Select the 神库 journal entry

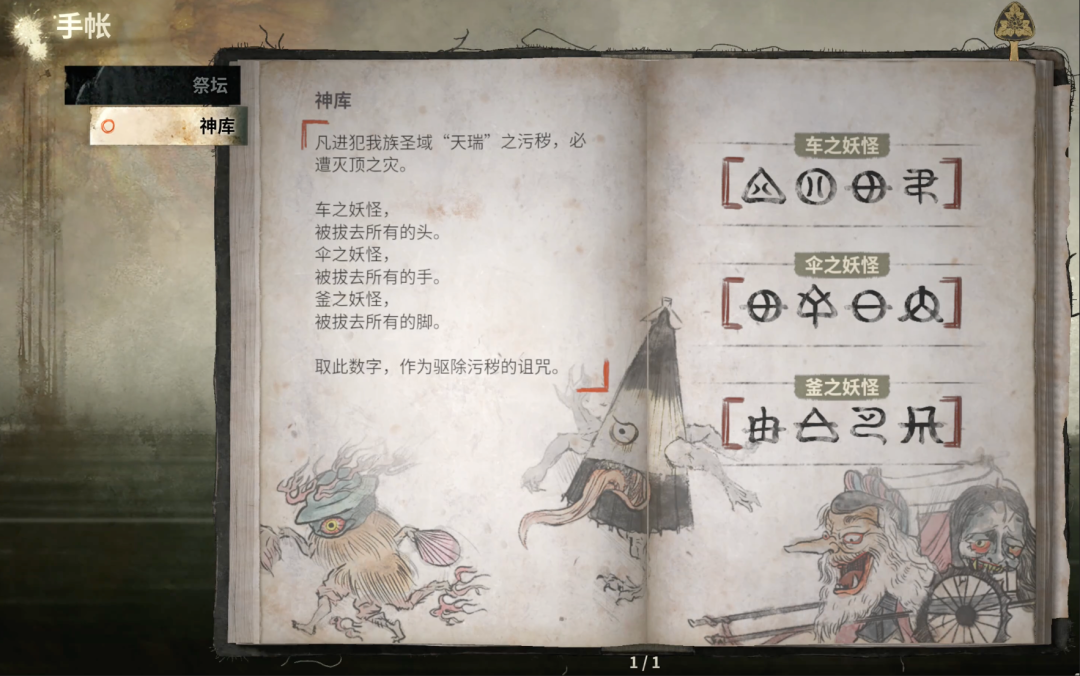click(x=168, y=127)
